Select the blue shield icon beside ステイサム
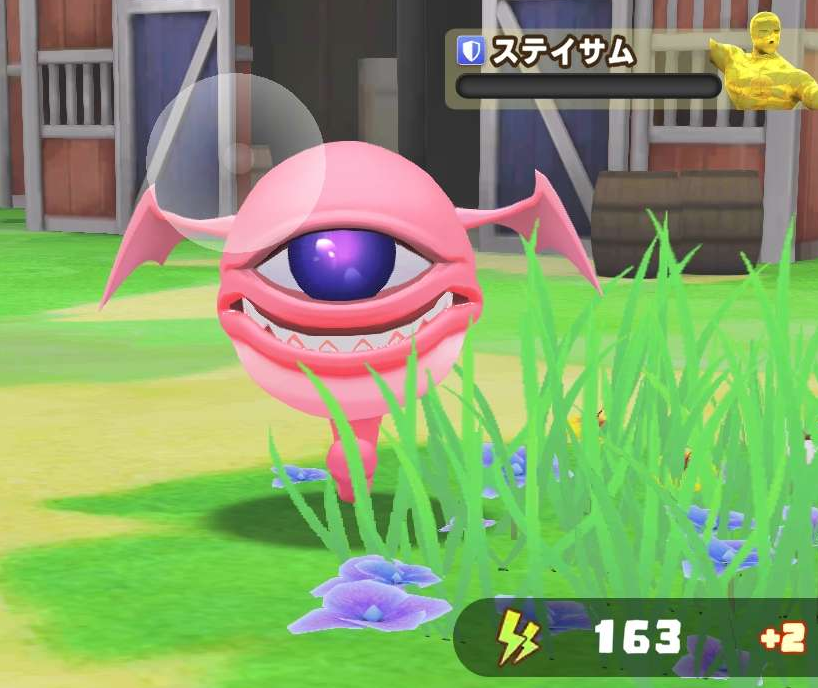Image resolution: width=818 pixels, height=688 pixels. (x=470, y=51)
